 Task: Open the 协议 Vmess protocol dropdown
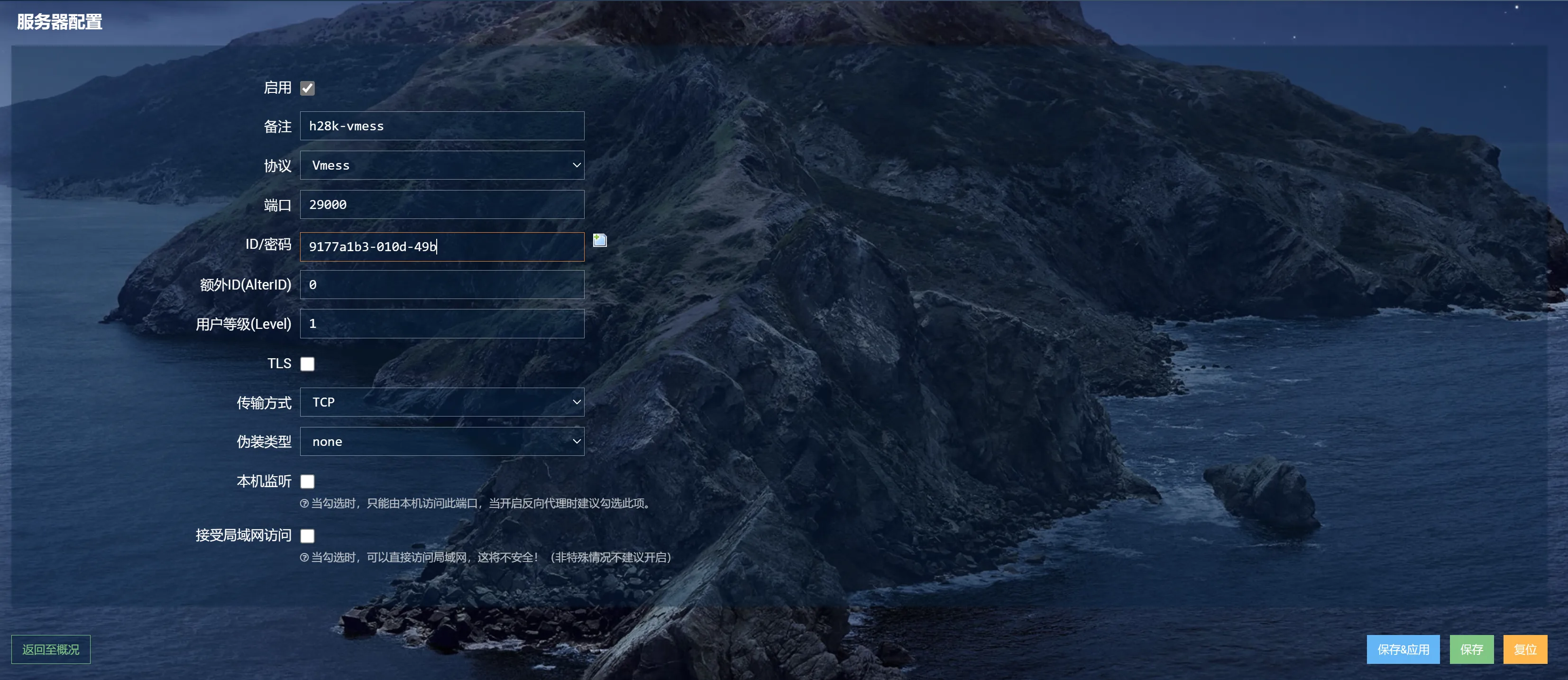[x=442, y=165]
